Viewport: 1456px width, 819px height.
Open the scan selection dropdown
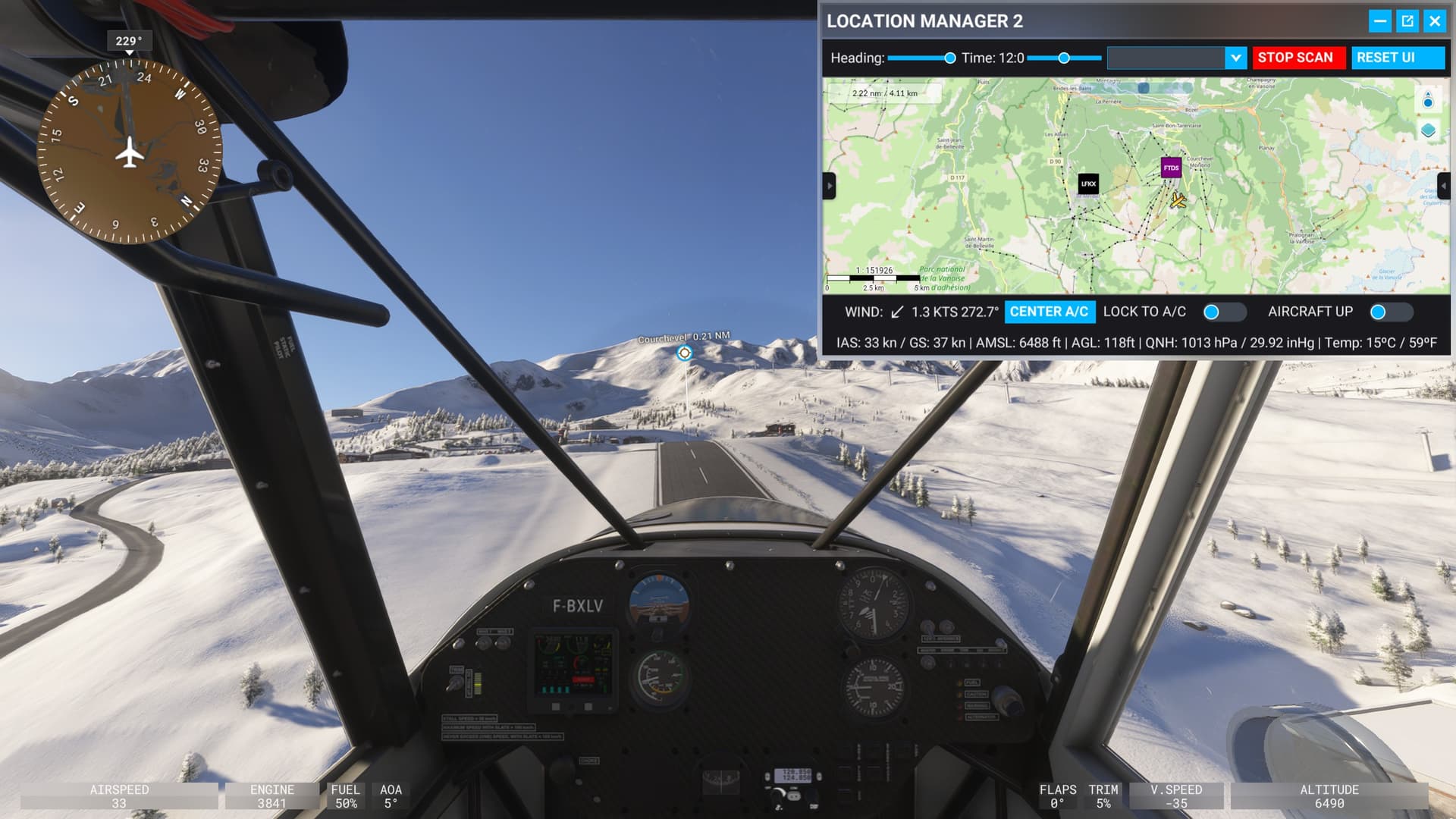coord(1236,58)
